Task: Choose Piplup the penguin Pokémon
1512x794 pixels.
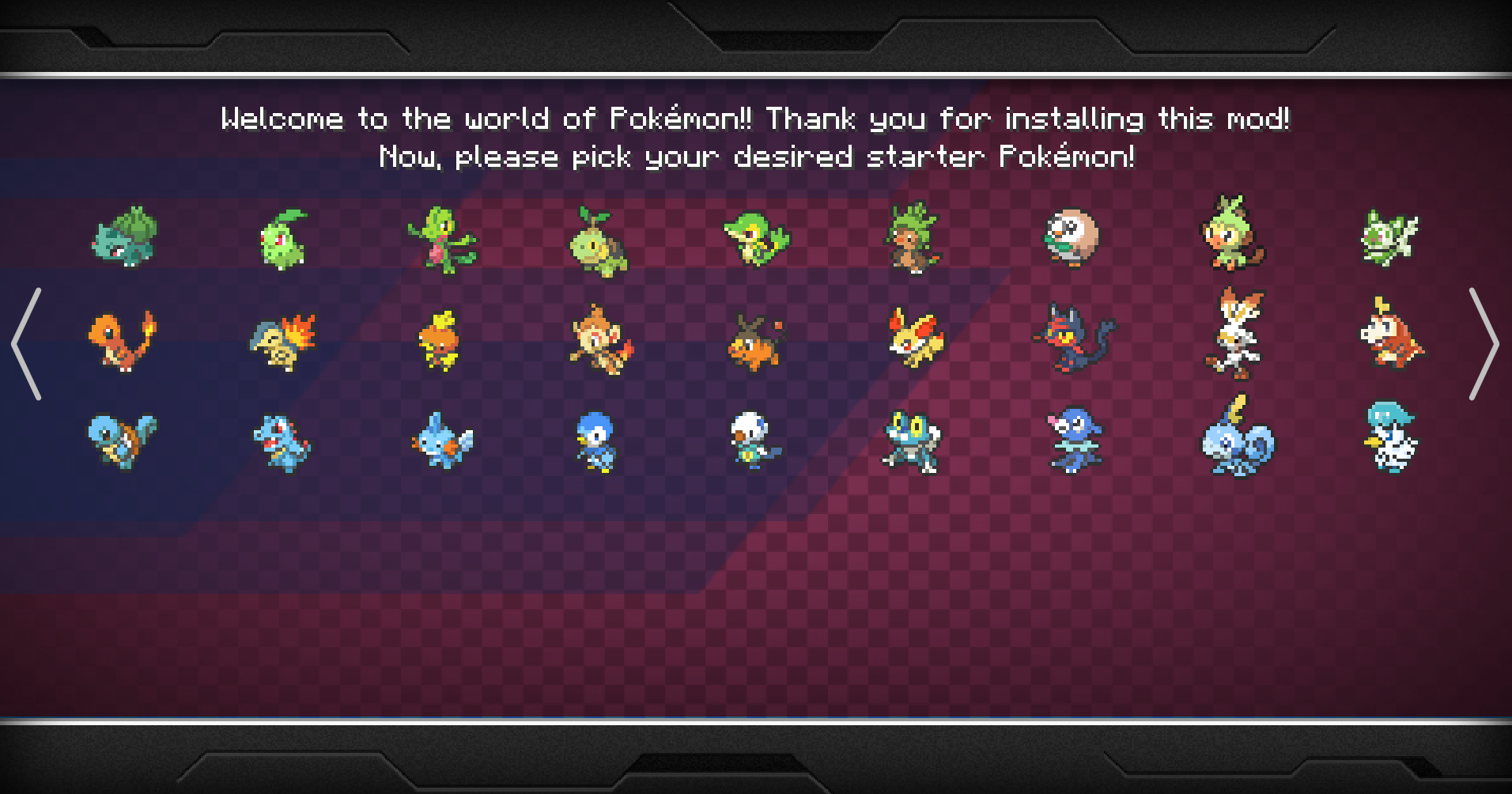Action: (x=599, y=443)
